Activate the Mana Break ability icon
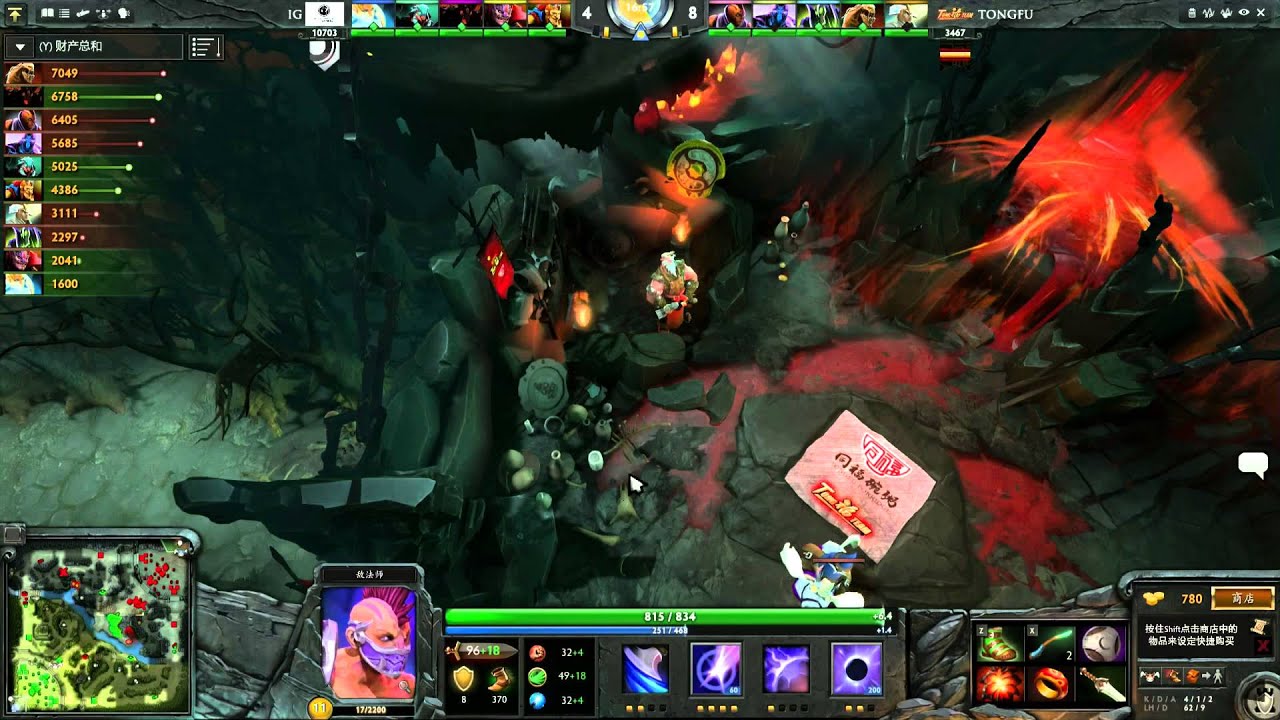The height and width of the screenshot is (720, 1280). click(646, 668)
